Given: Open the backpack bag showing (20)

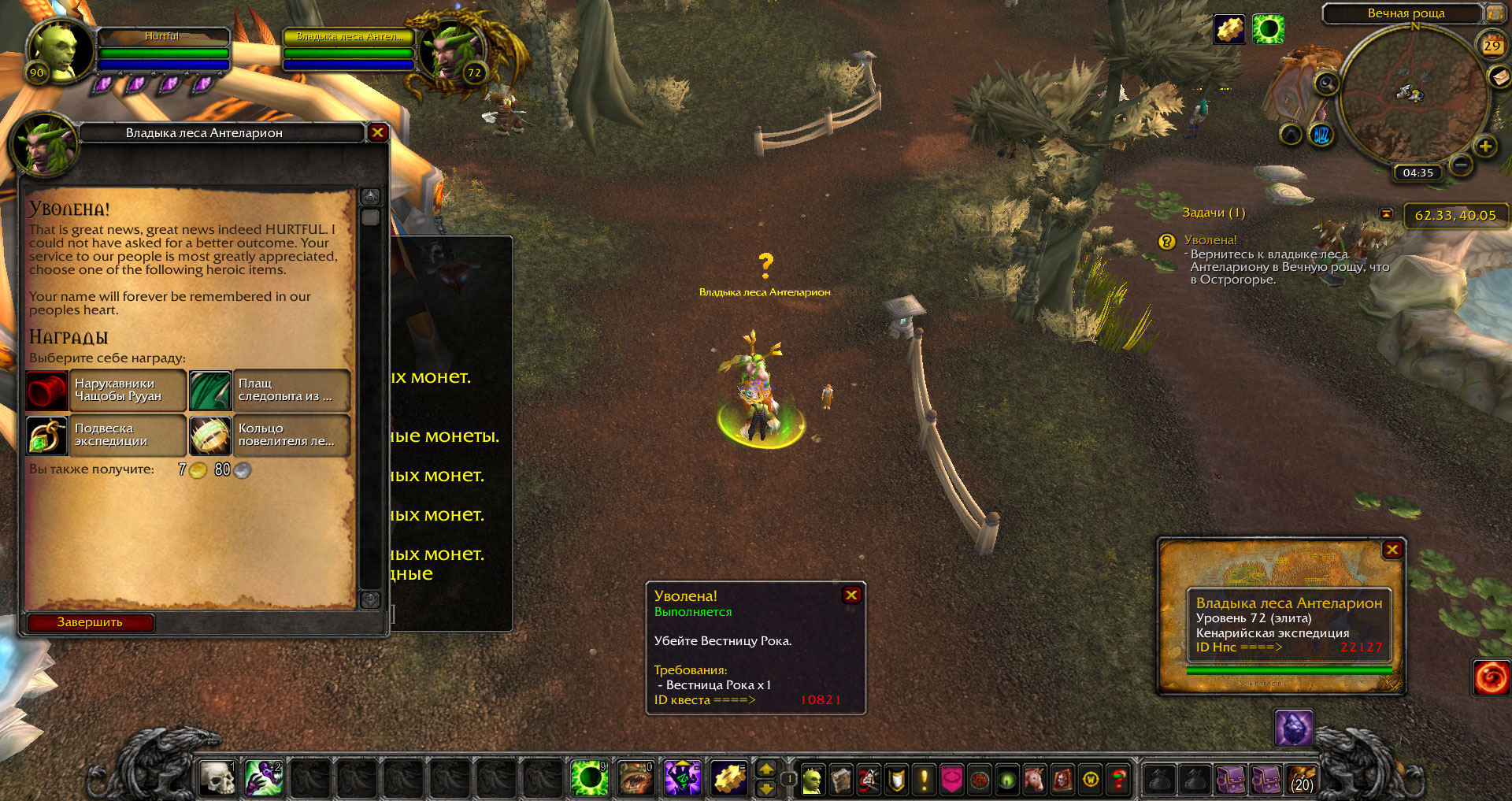Looking at the screenshot, I should click(1302, 779).
